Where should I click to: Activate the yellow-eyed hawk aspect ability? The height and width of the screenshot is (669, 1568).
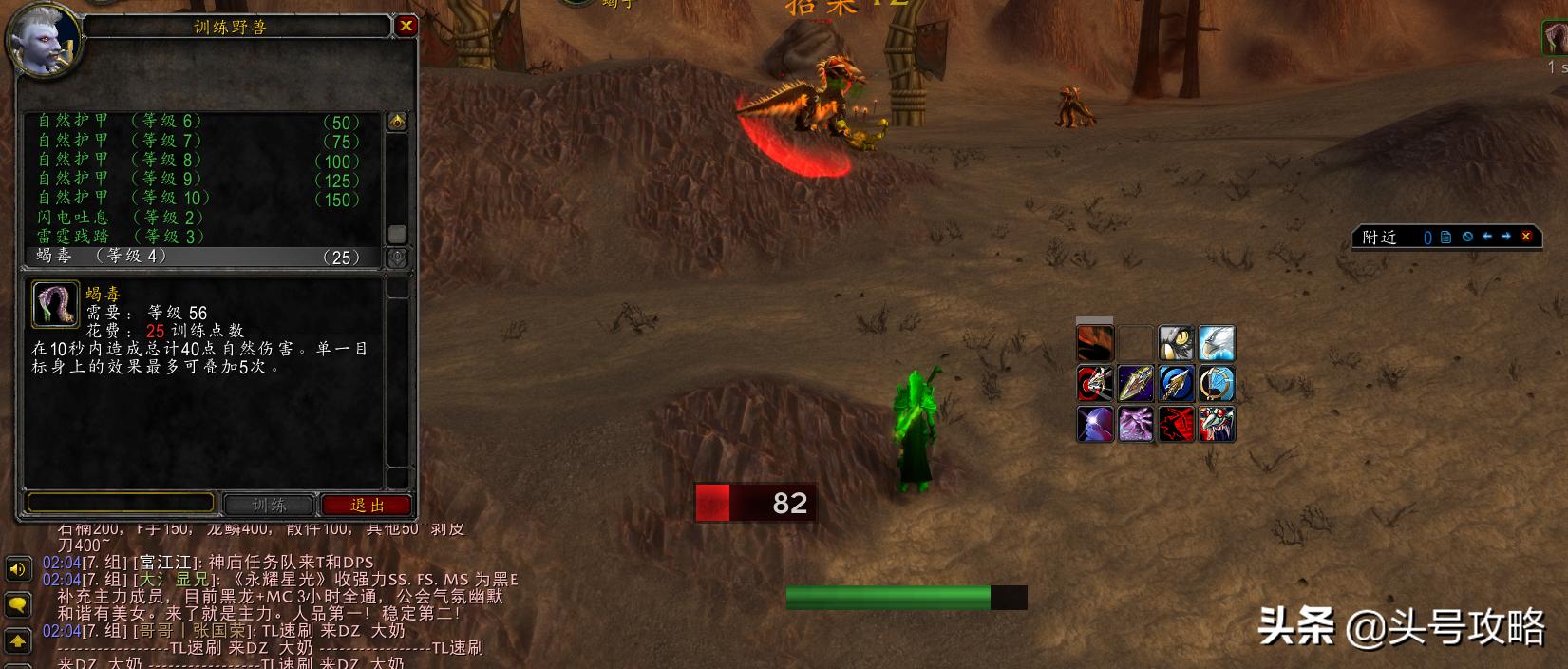(1176, 343)
